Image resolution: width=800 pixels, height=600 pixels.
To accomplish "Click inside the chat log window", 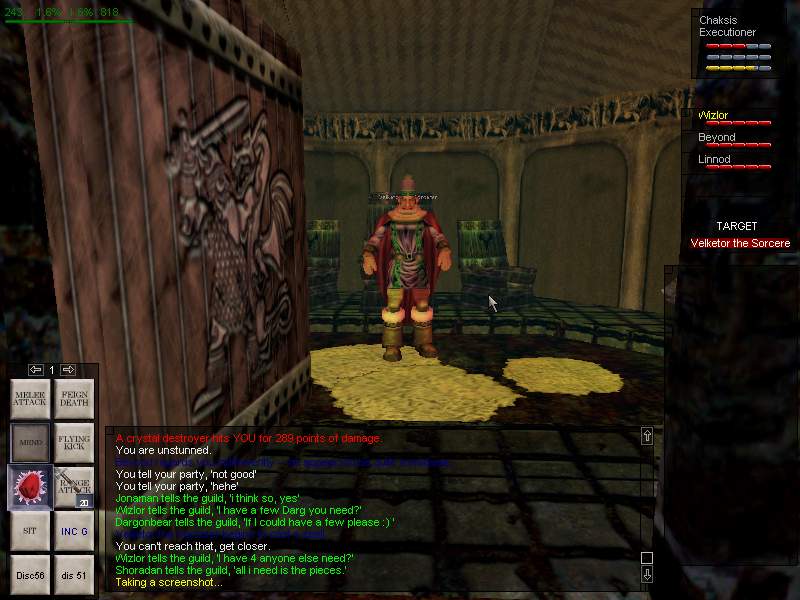I will [x=370, y=510].
